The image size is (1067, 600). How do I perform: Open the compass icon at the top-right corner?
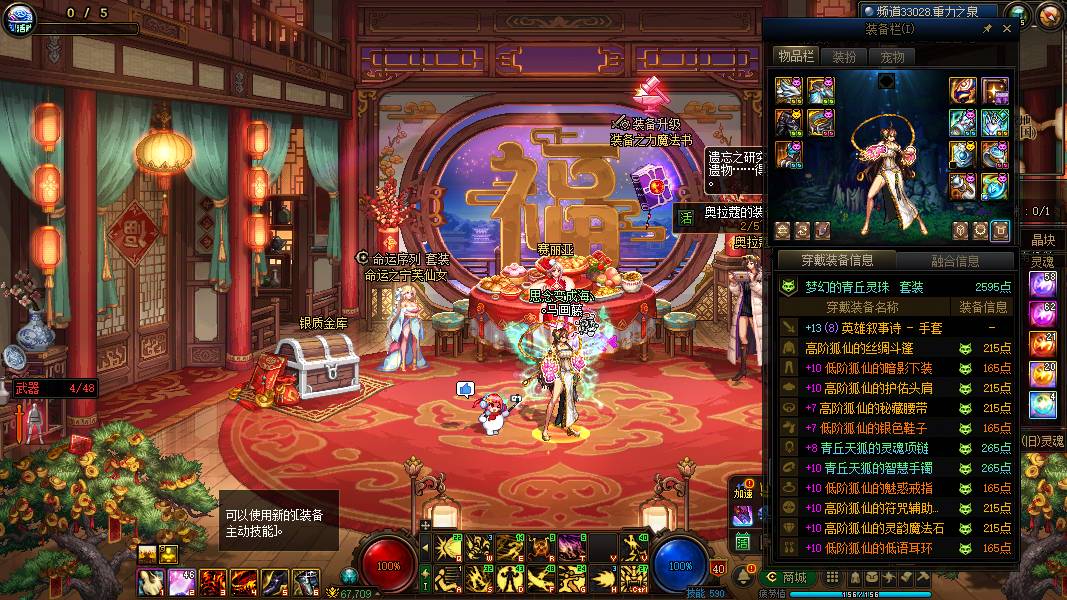[x=1050, y=14]
